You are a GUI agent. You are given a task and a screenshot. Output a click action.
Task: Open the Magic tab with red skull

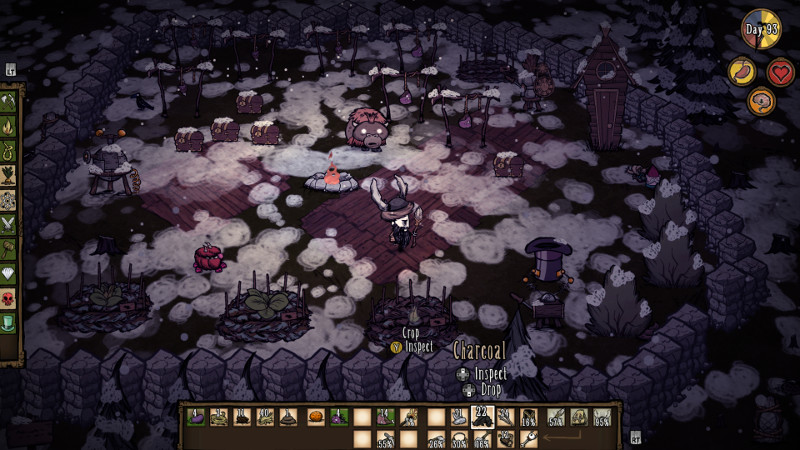(10, 296)
